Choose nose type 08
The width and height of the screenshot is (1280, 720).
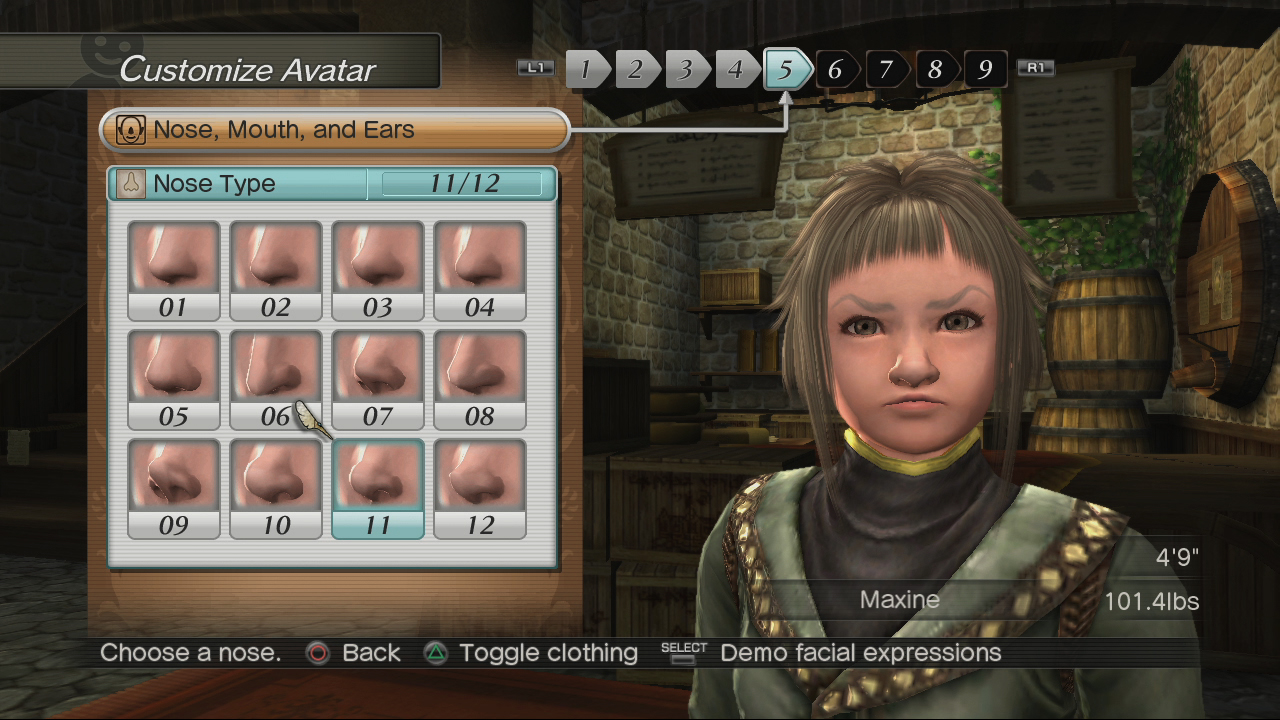coord(480,380)
